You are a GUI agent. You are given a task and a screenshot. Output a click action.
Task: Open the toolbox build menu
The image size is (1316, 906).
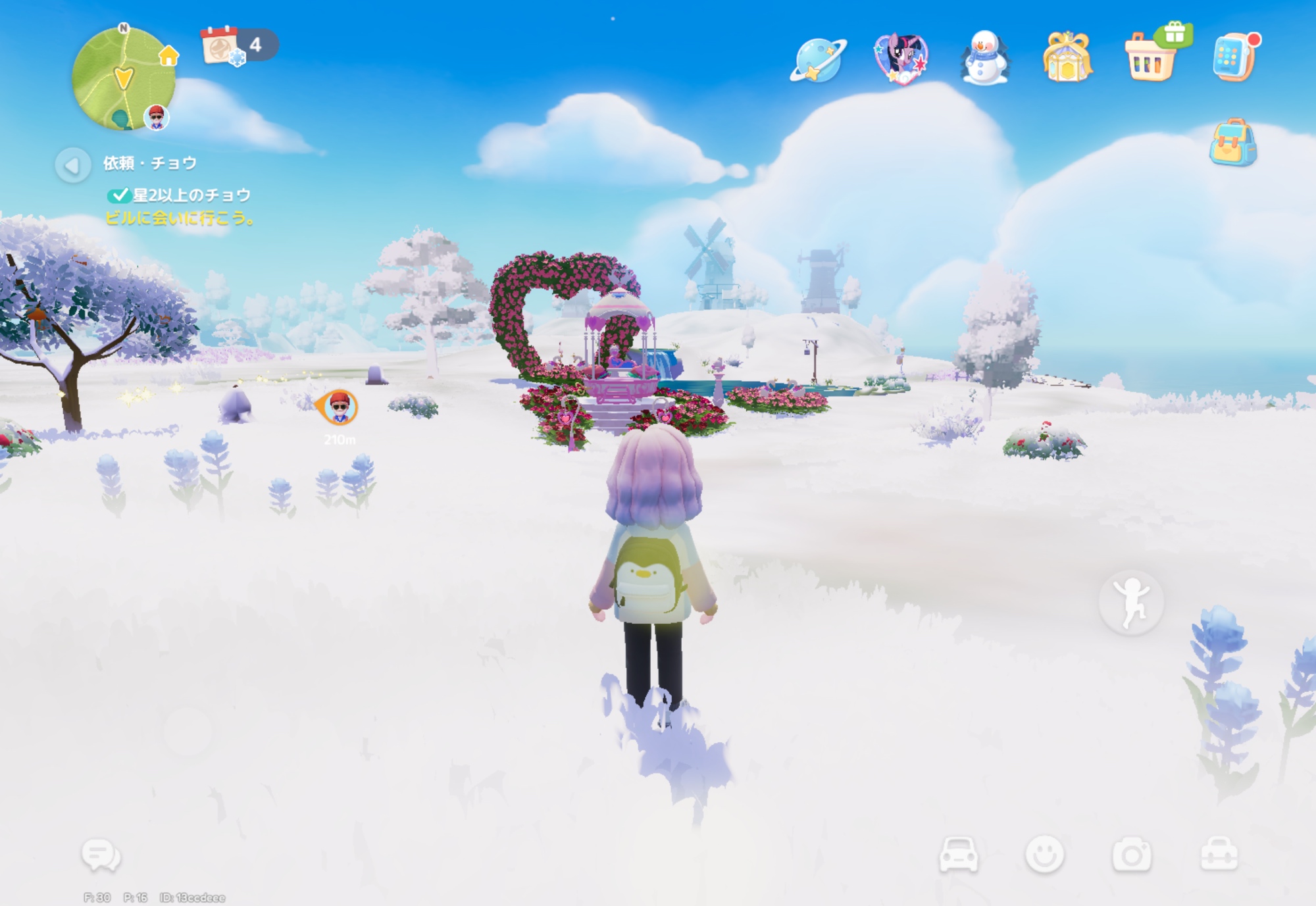coord(1219,855)
